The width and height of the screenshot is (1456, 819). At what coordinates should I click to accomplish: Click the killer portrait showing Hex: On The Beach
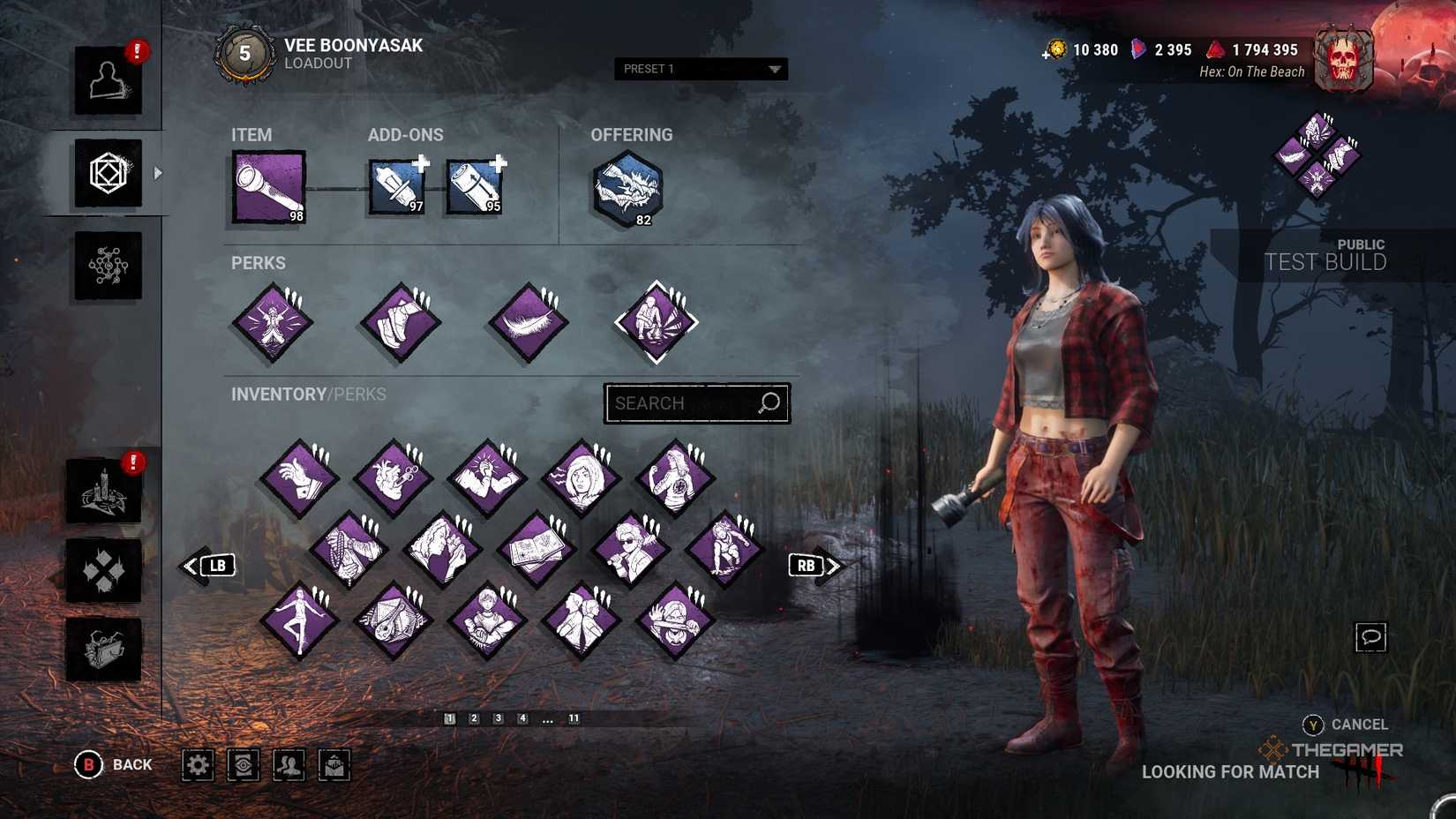pos(1345,59)
